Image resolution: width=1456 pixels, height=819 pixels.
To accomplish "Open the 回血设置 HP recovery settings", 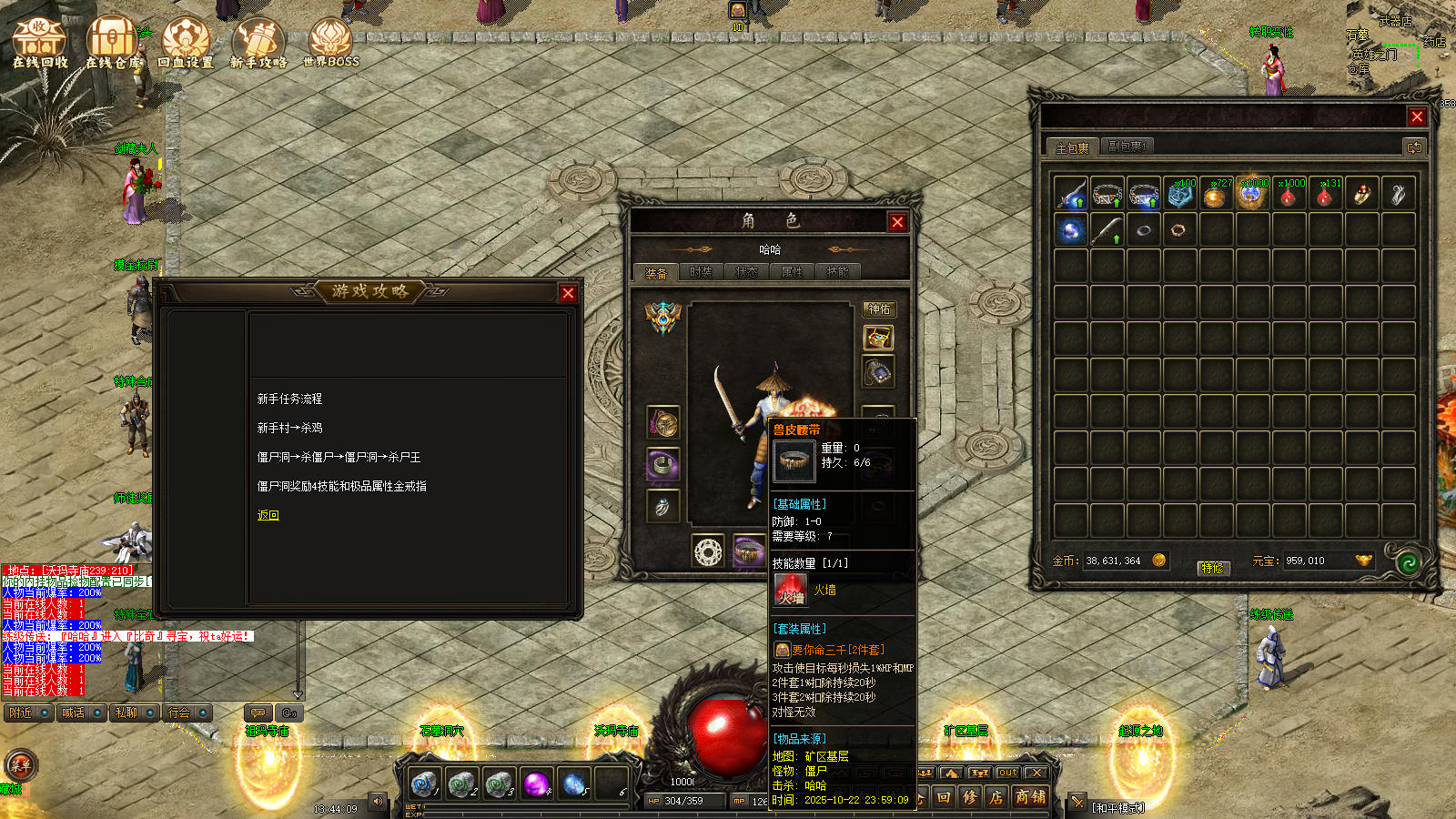I will pos(185,44).
